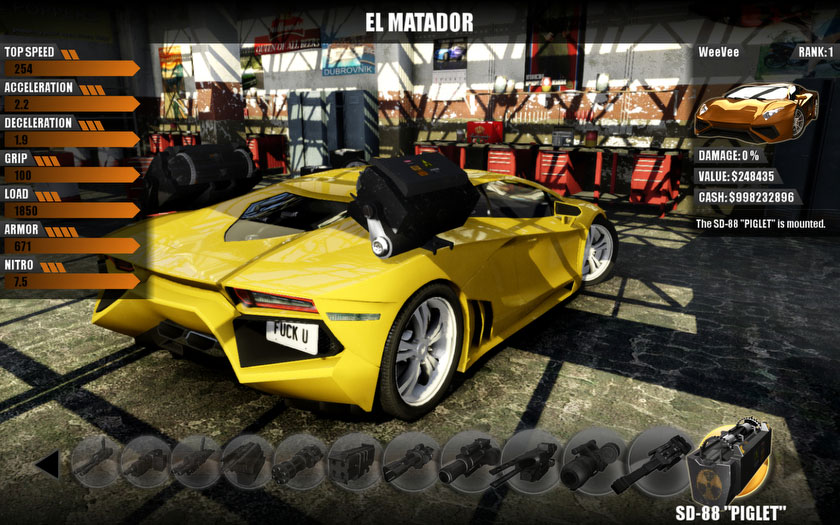Click the left arrow to browse previous weapons

pos(46,465)
